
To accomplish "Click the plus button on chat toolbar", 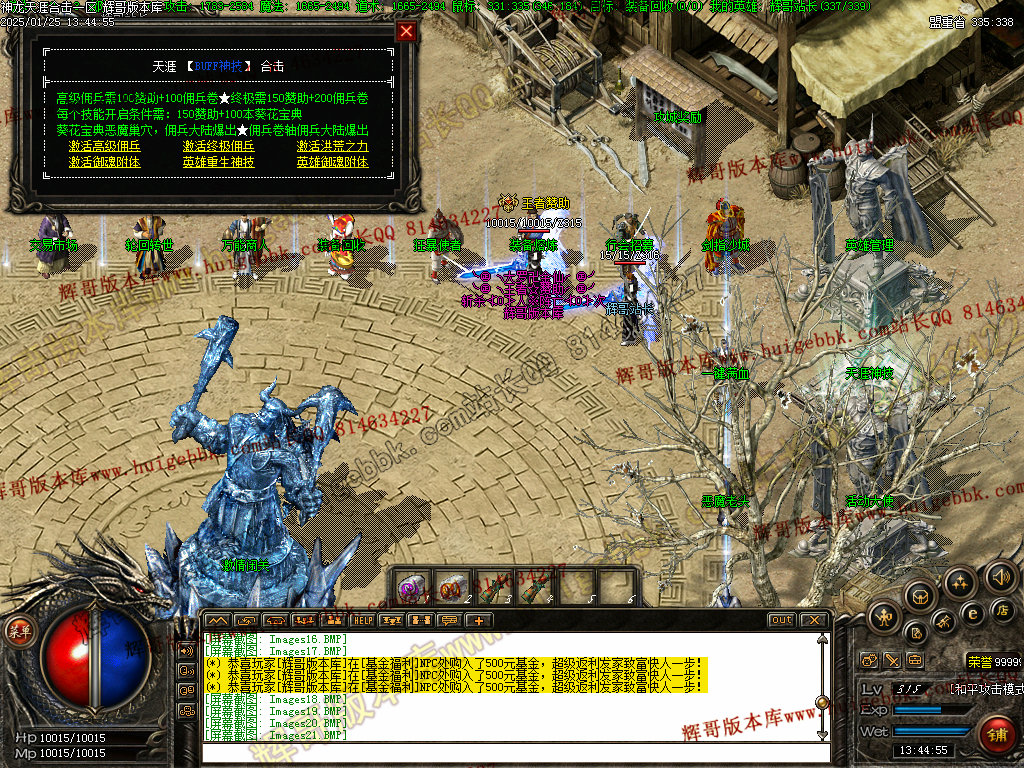I will (479, 620).
